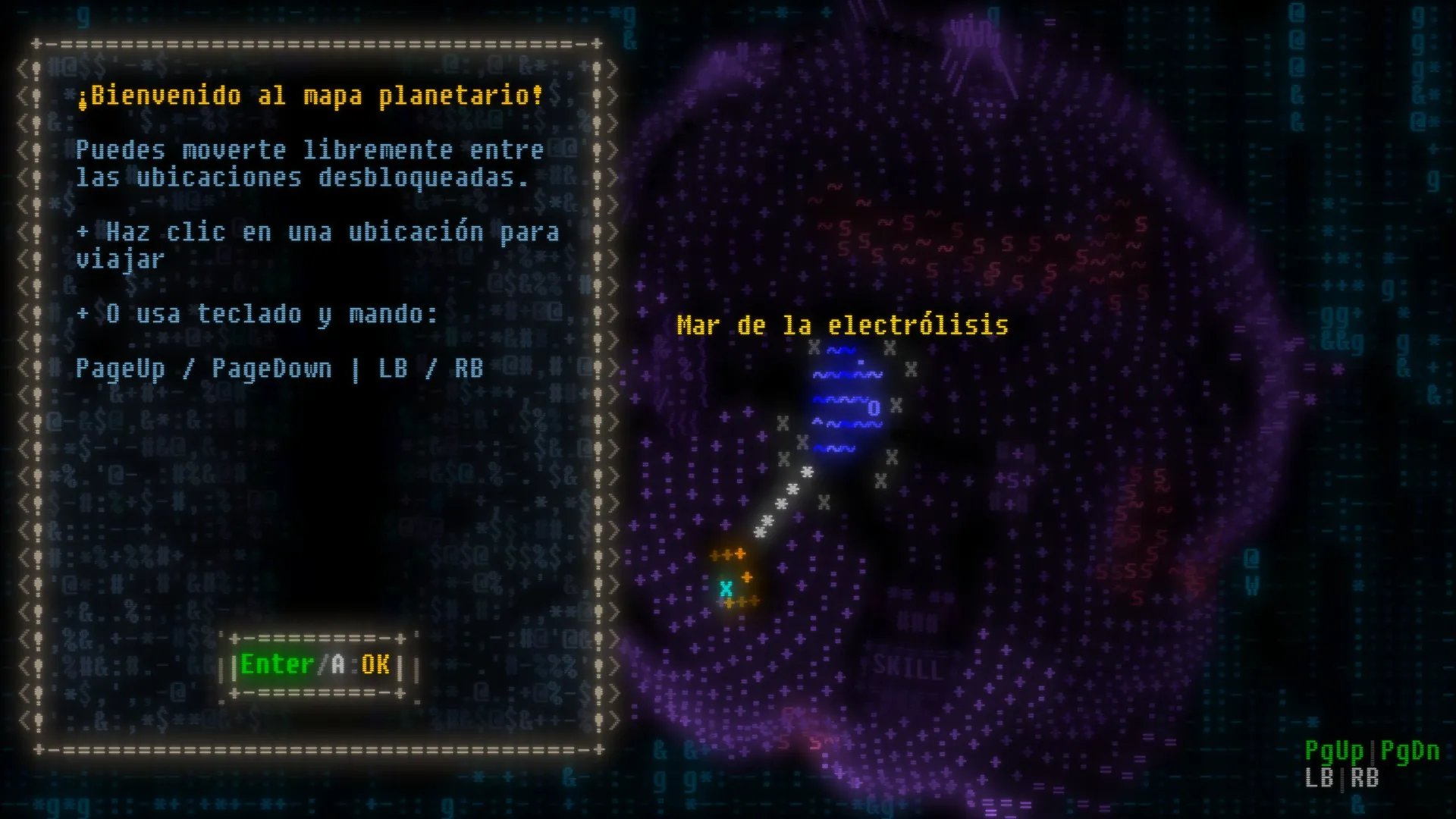Confirm the welcome dialog with OK

316,665
